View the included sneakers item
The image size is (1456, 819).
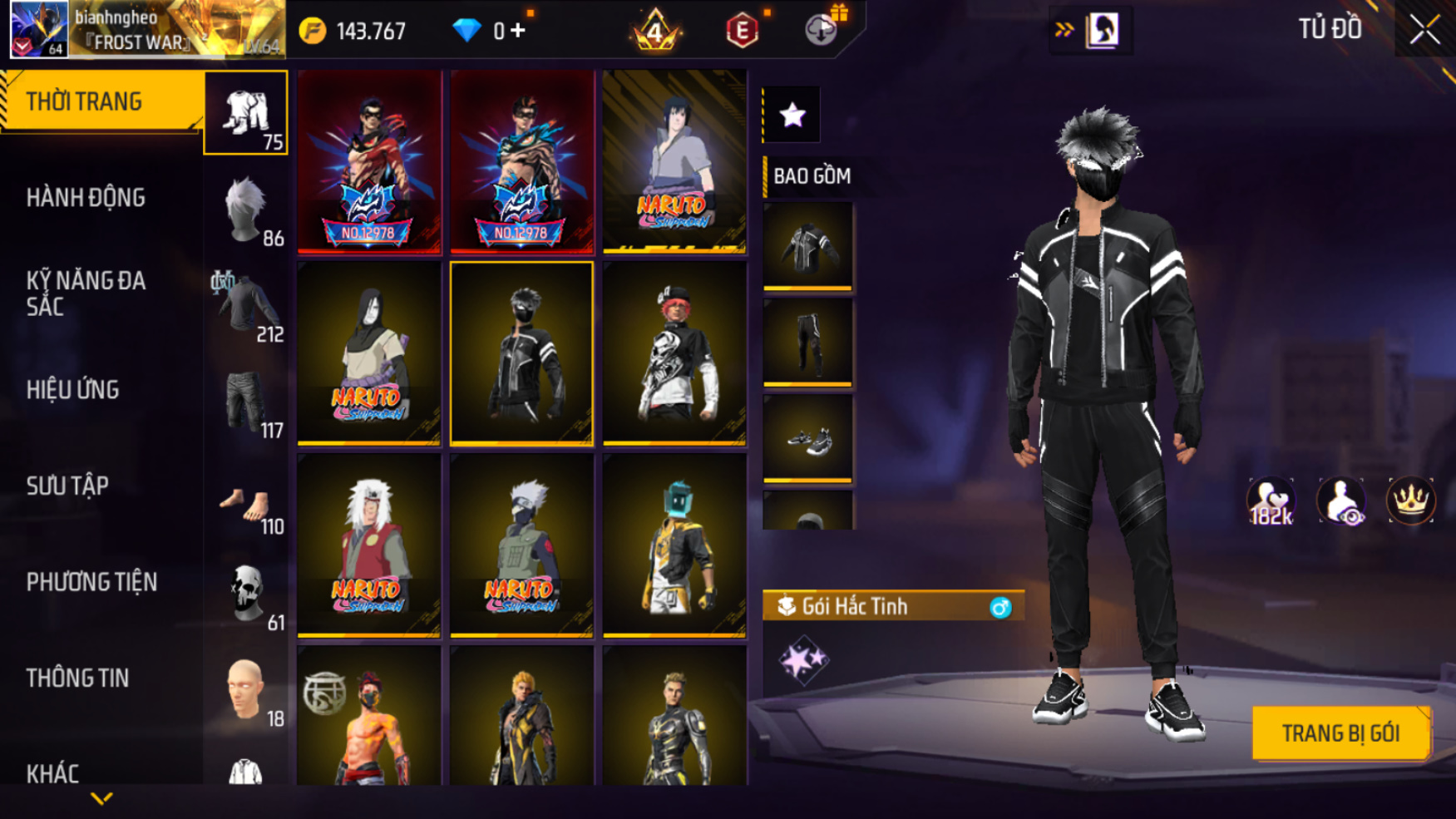click(807, 438)
